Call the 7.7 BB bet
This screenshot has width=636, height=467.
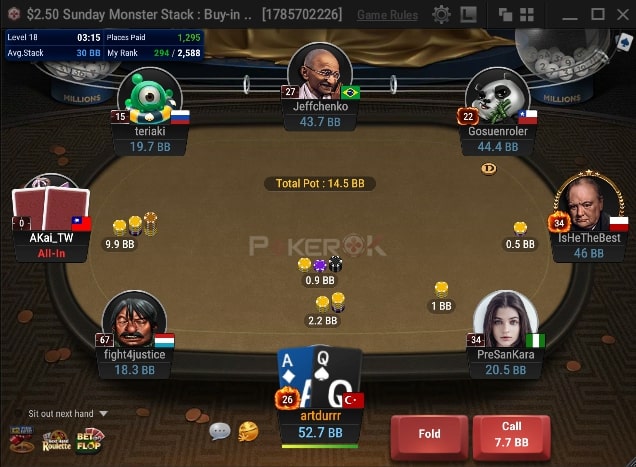point(511,436)
